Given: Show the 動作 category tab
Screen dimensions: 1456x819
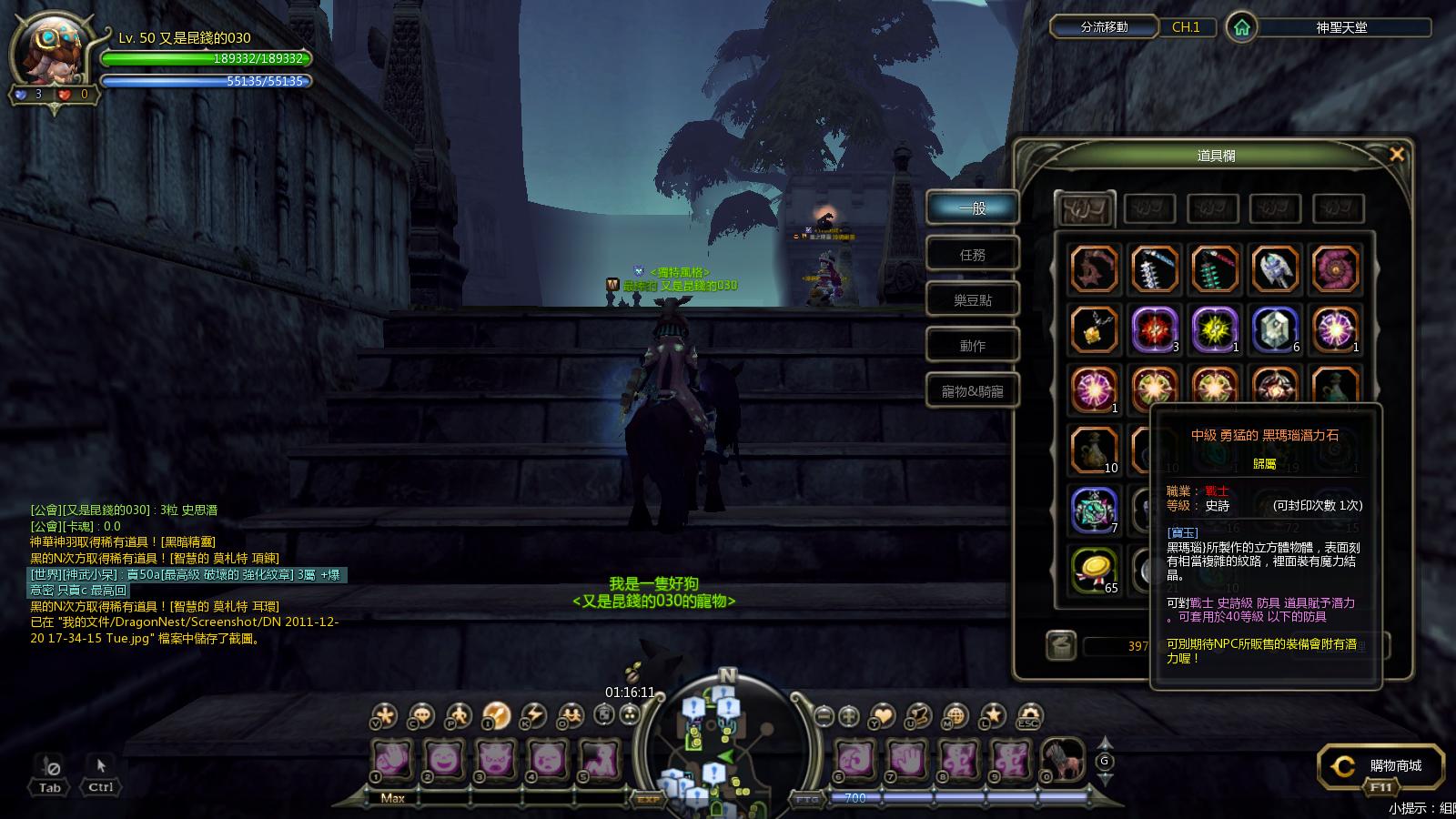Looking at the screenshot, I should point(972,346).
